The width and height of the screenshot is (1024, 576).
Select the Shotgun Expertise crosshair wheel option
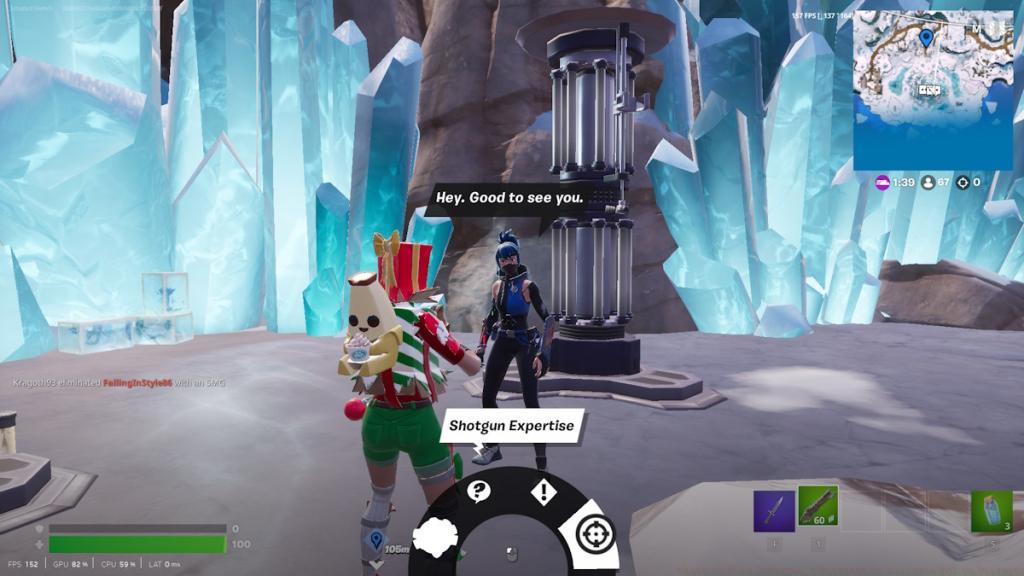point(595,532)
